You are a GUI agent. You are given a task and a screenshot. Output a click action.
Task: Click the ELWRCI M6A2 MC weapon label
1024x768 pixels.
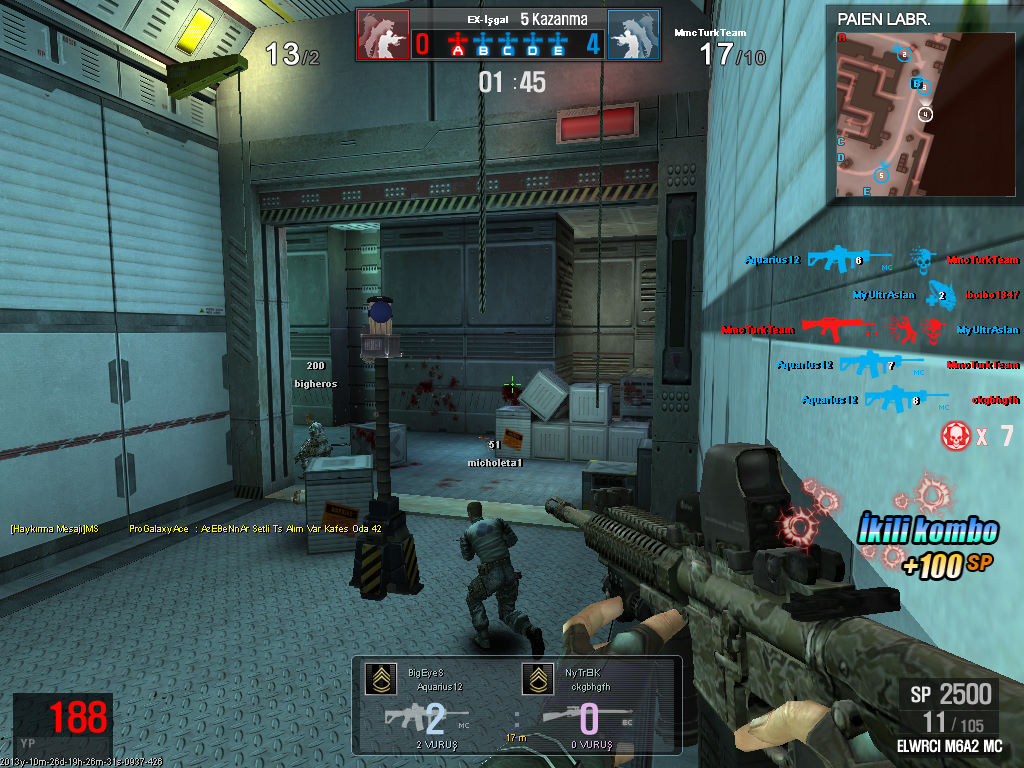click(x=951, y=746)
